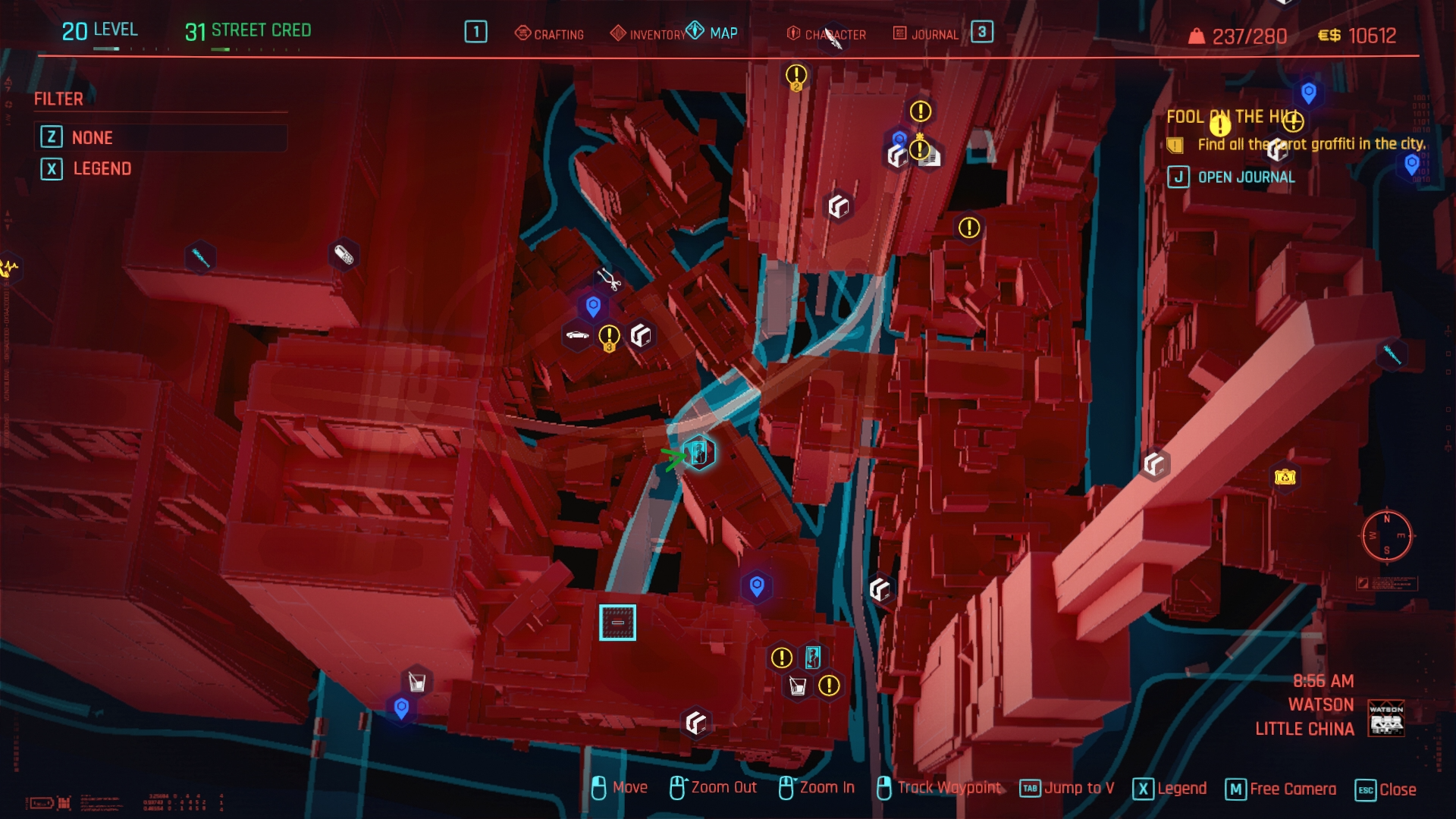Select the pill medpoint map marker

344,254
